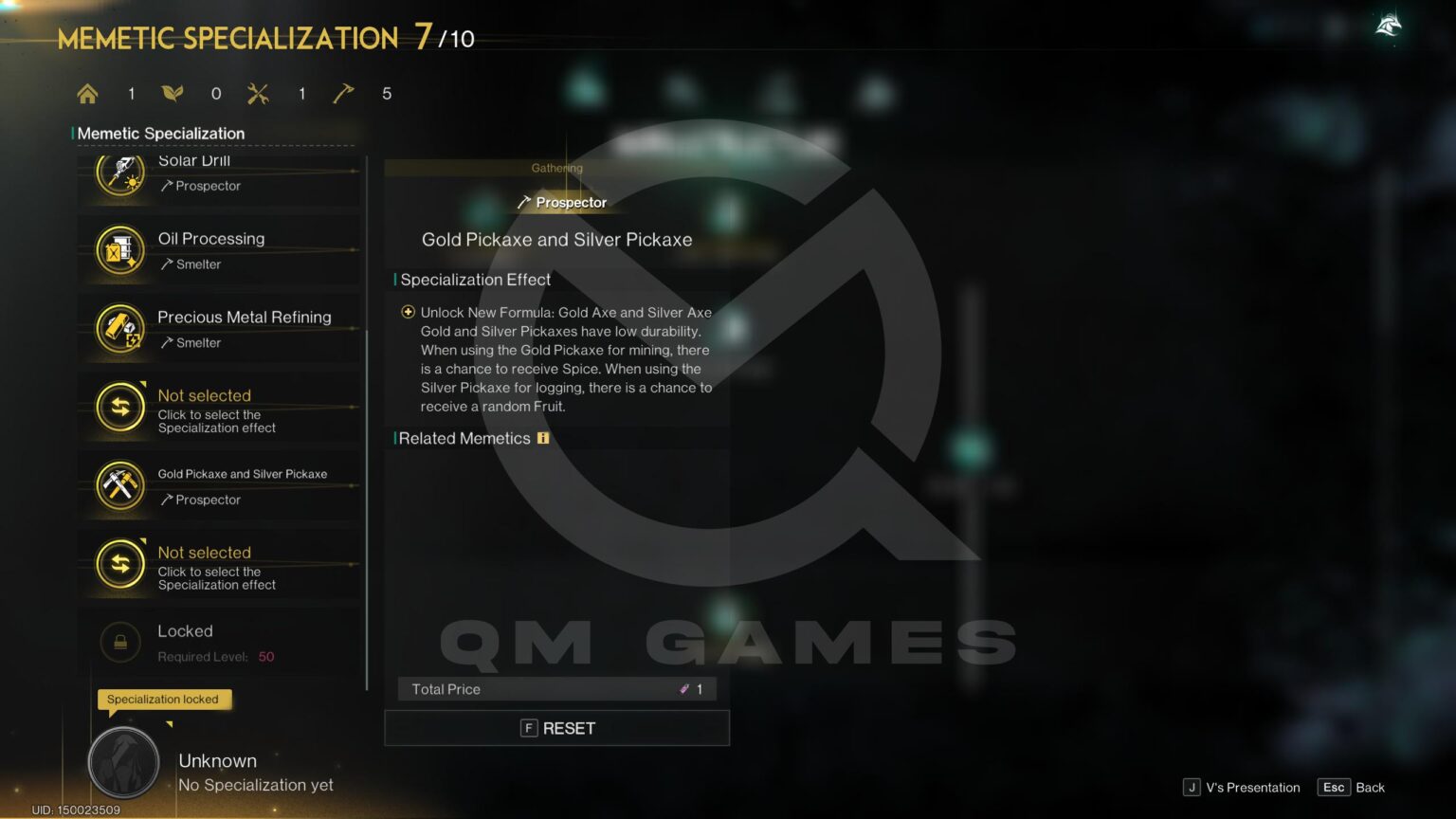Open the Related Memetics info tooltip icon
The height and width of the screenshot is (819, 1456).
(x=542, y=438)
